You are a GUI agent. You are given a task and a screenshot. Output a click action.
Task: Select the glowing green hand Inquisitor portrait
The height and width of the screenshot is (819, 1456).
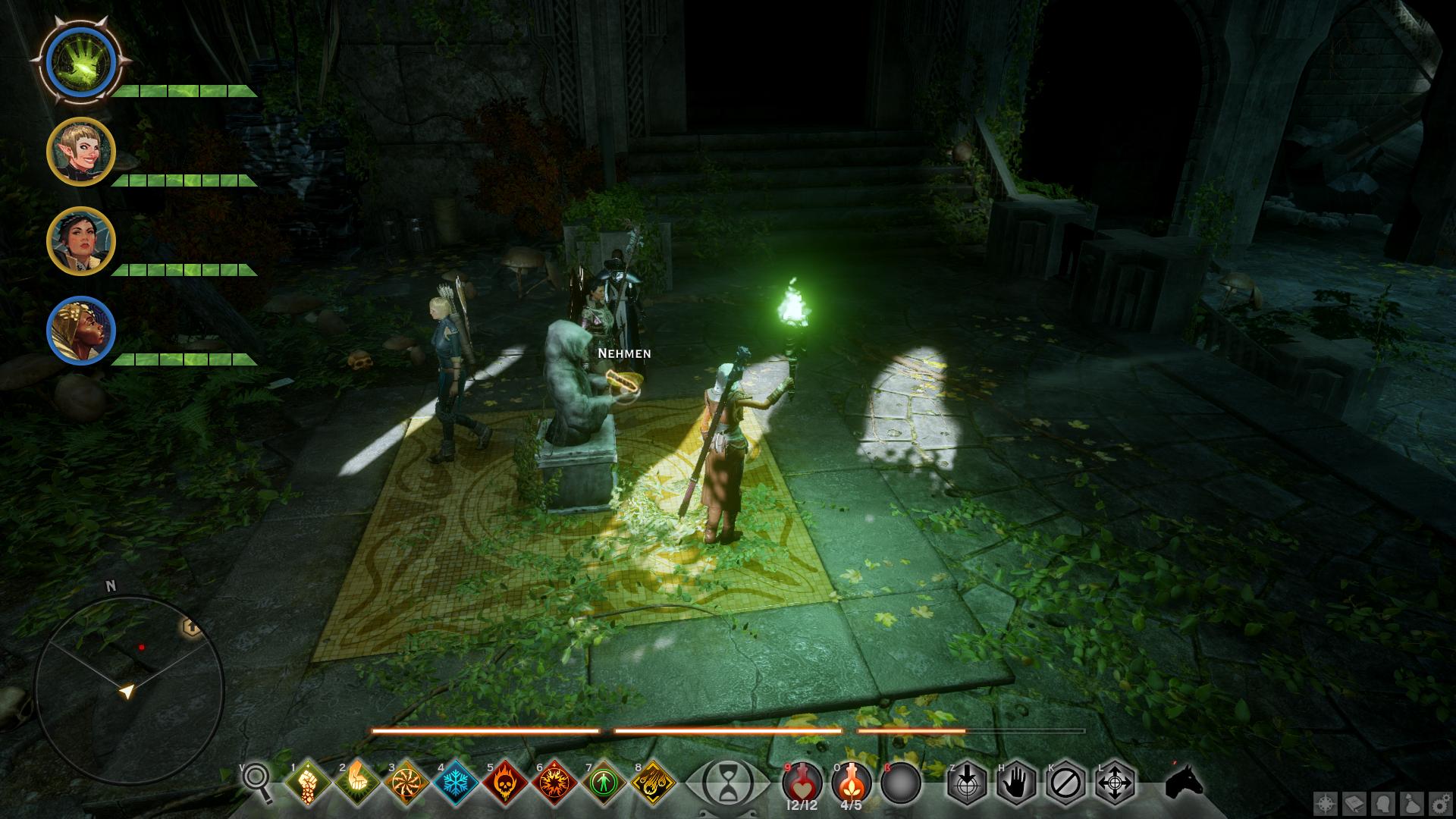[80, 59]
